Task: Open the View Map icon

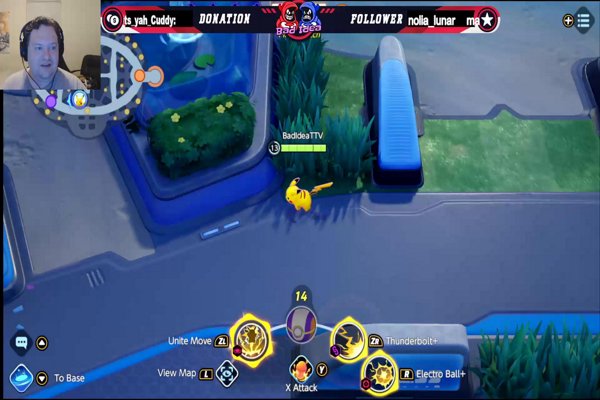Action: (228, 373)
